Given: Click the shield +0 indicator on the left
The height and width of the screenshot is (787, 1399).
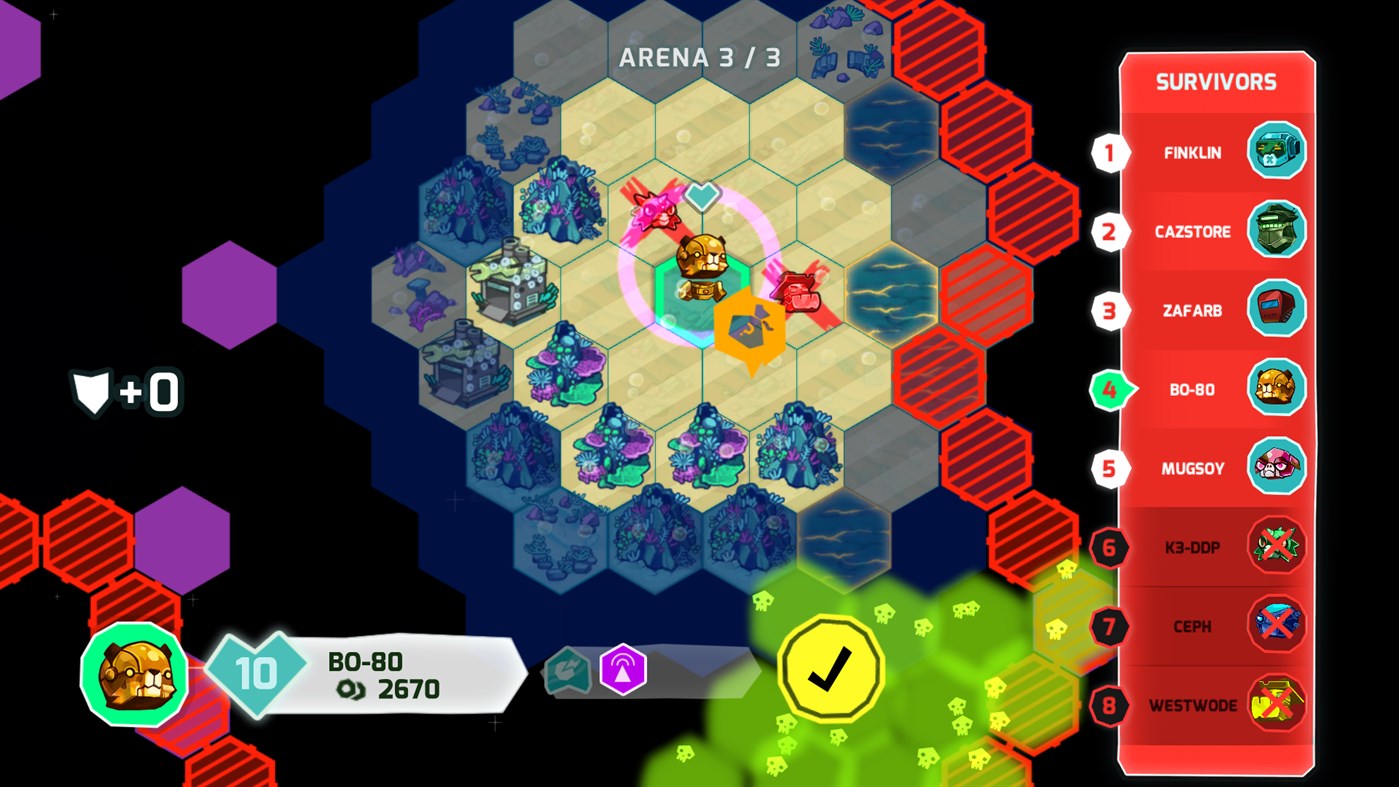Looking at the screenshot, I should pos(125,392).
